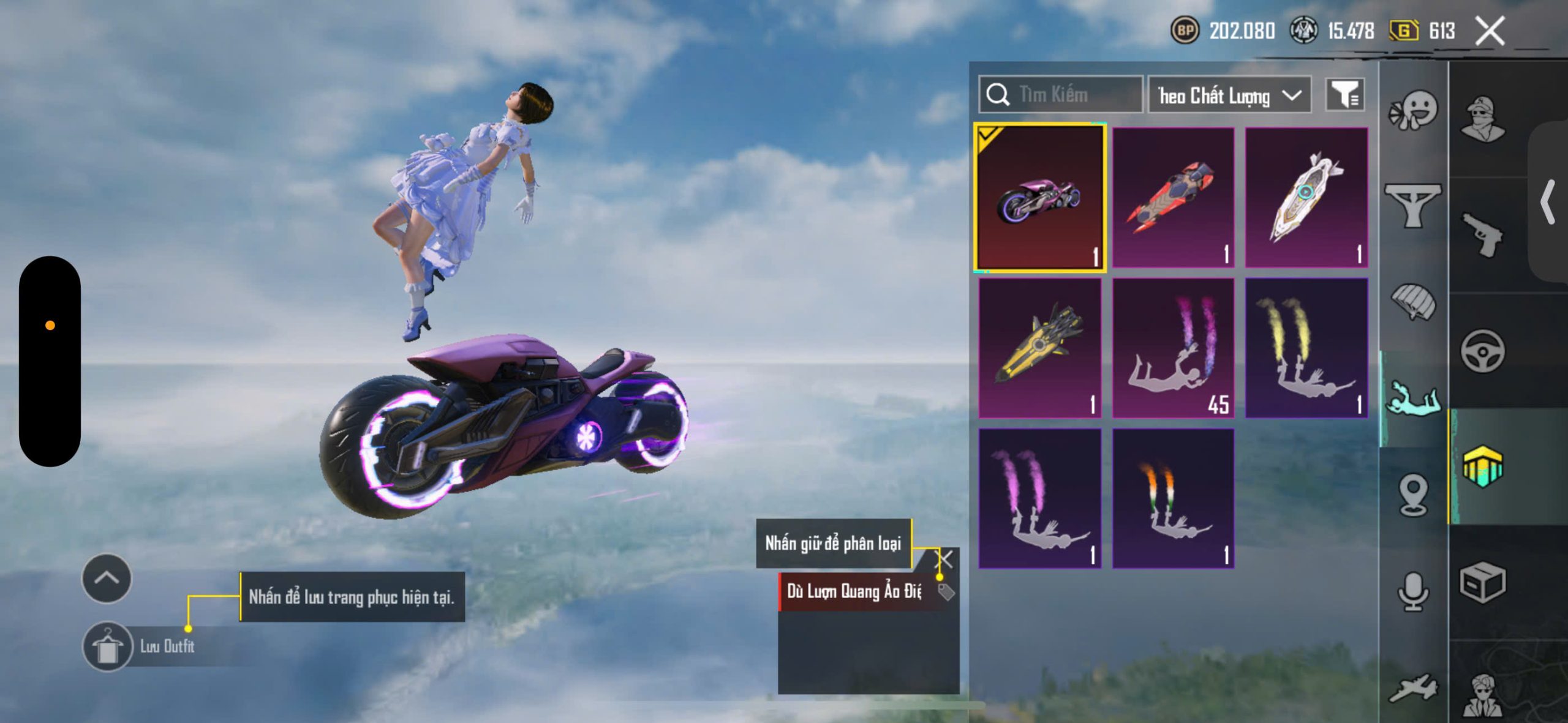Viewport: 1568px width, 723px height.
Task: Open the steering wheel vehicles tab
Action: (1482, 351)
